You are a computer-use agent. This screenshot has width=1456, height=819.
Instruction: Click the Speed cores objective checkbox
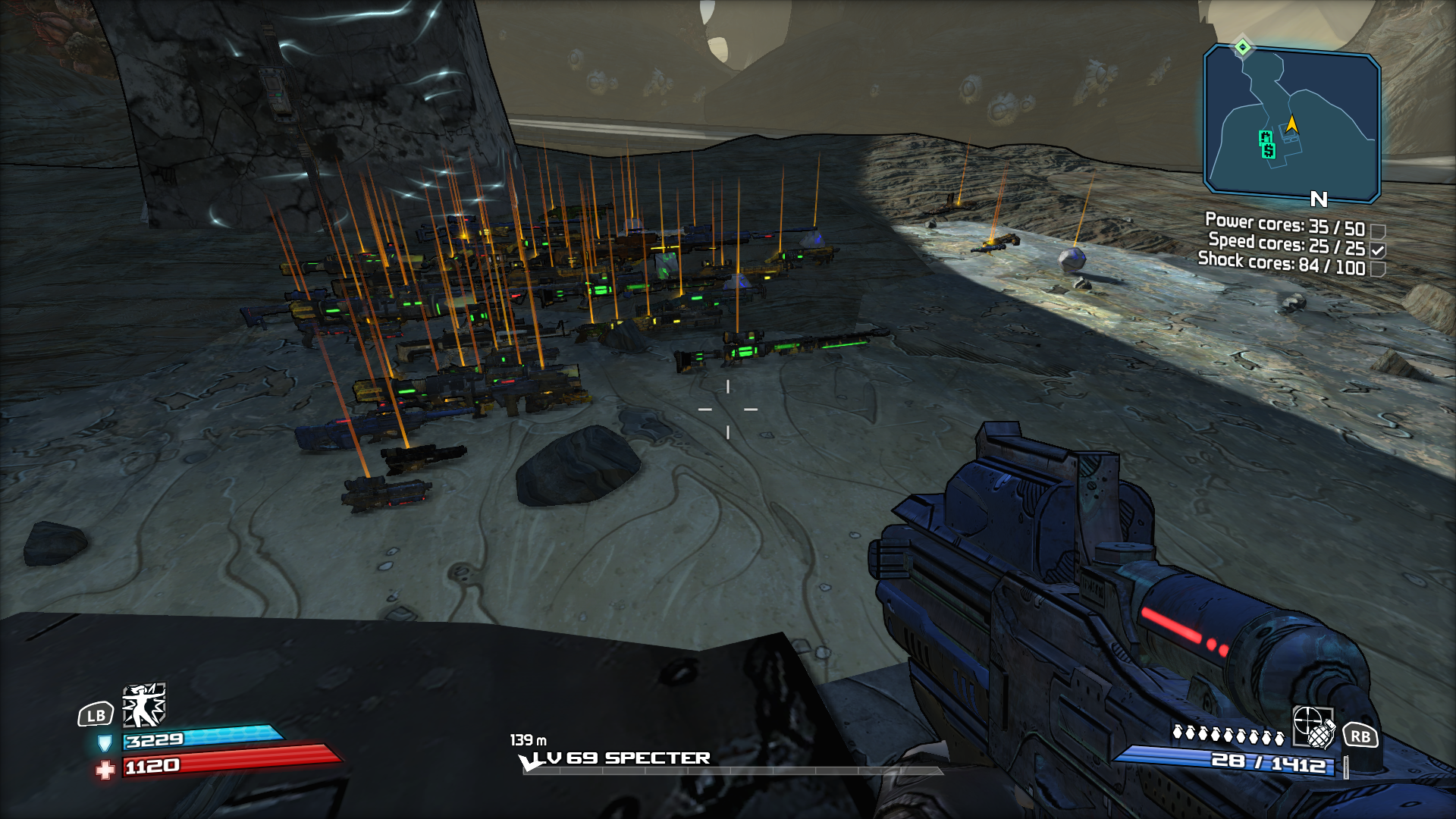tap(1378, 249)
